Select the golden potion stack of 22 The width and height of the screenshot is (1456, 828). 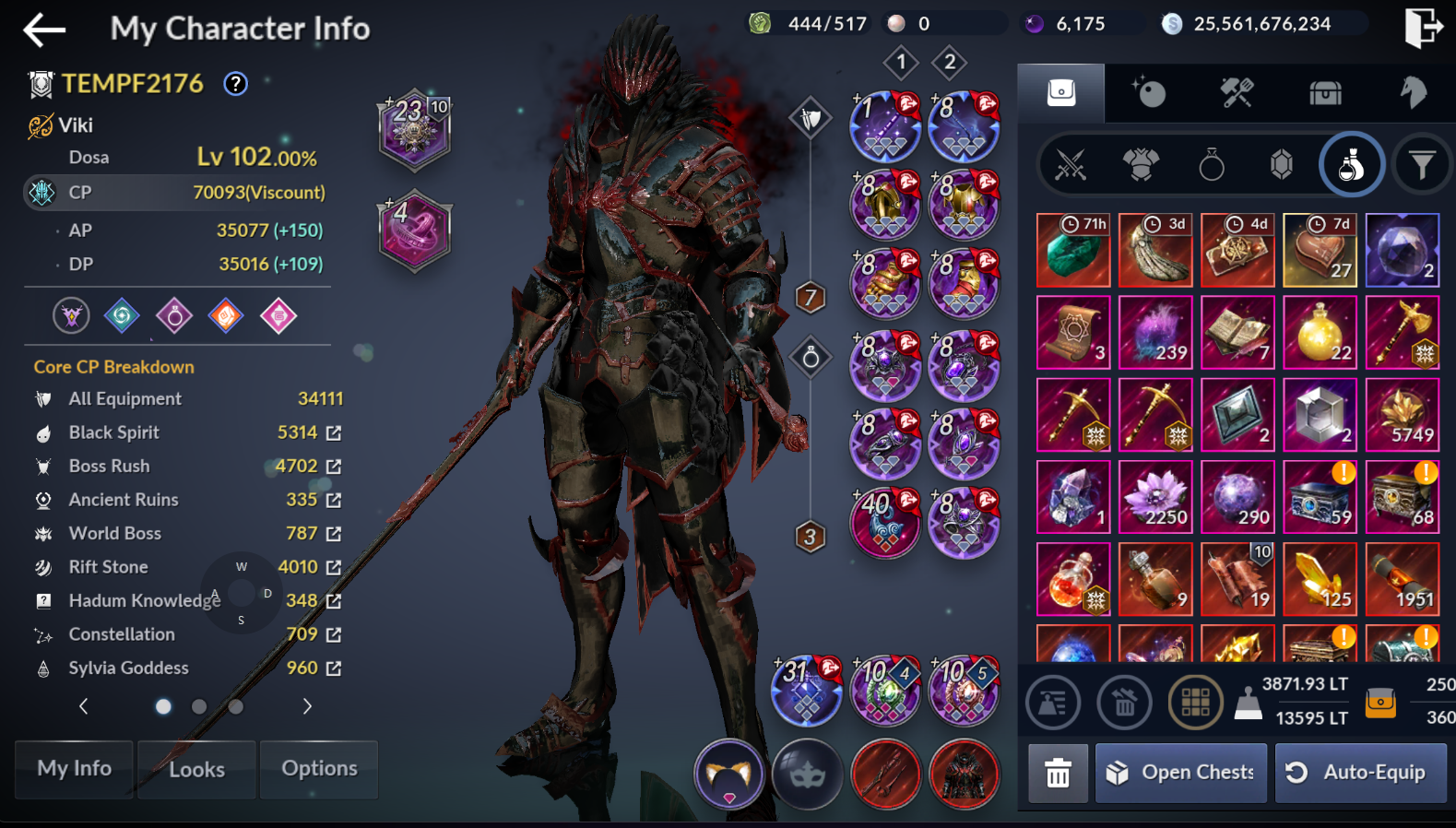(x=1320, y=333)
